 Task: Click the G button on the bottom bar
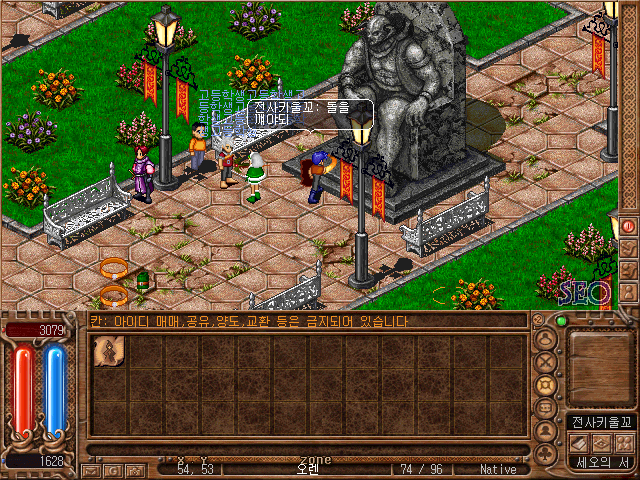point(112,469)
